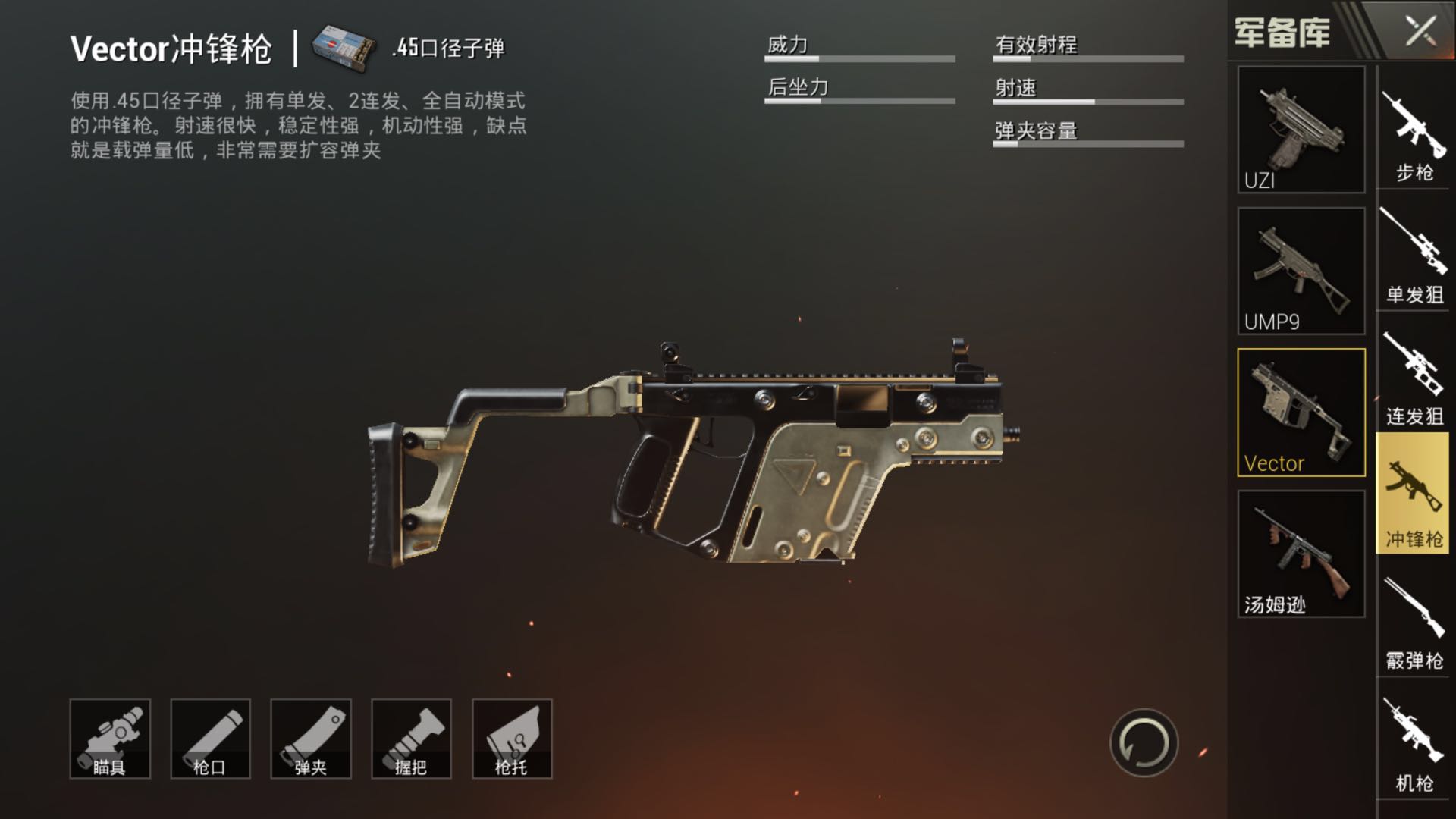This screenshot has height=819, width=1456.
Task: Open the 瞄具 sight attachment slot
Action: click(110, 739)
